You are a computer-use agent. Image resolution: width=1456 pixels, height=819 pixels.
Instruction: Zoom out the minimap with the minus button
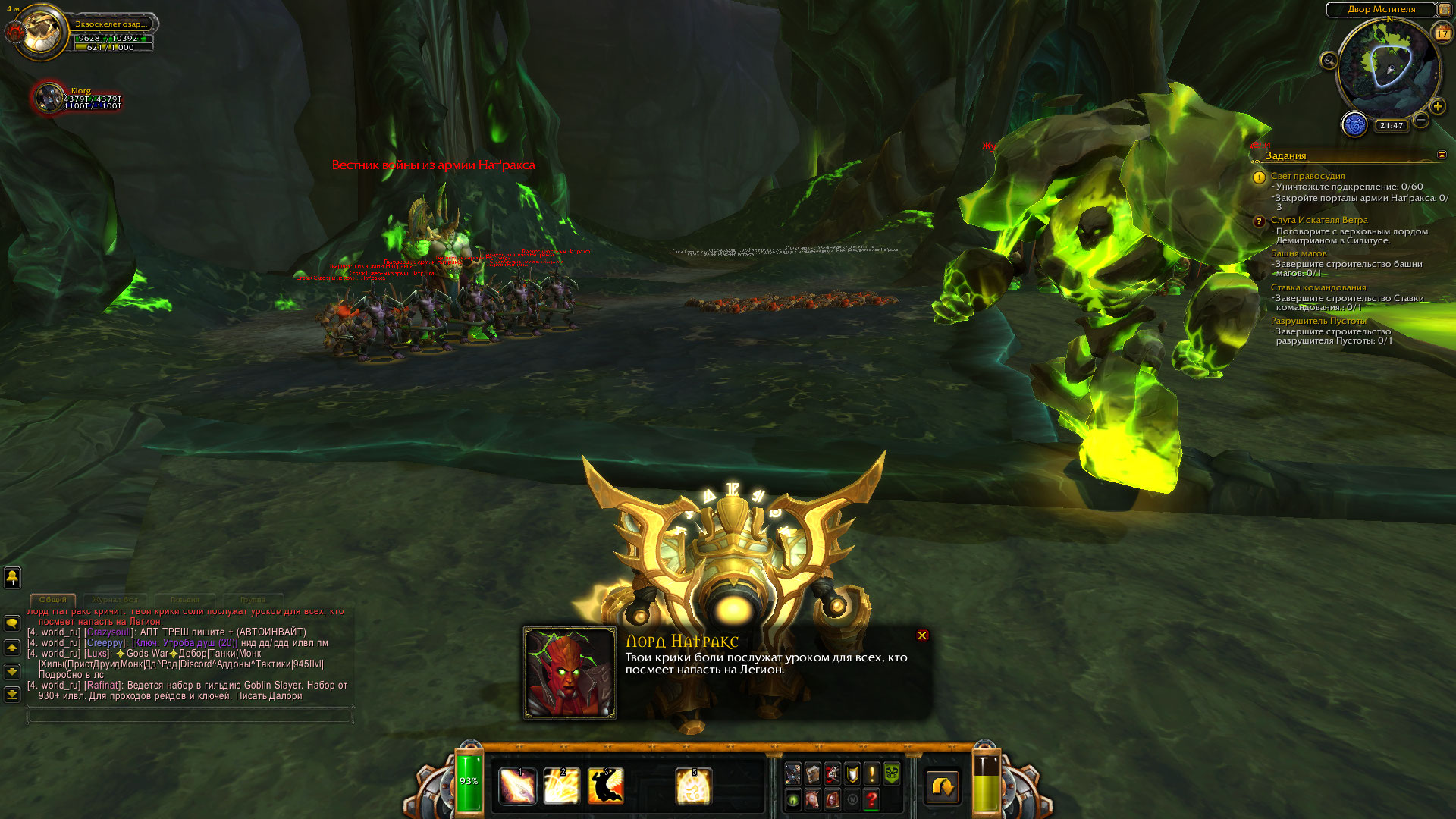1421,120
